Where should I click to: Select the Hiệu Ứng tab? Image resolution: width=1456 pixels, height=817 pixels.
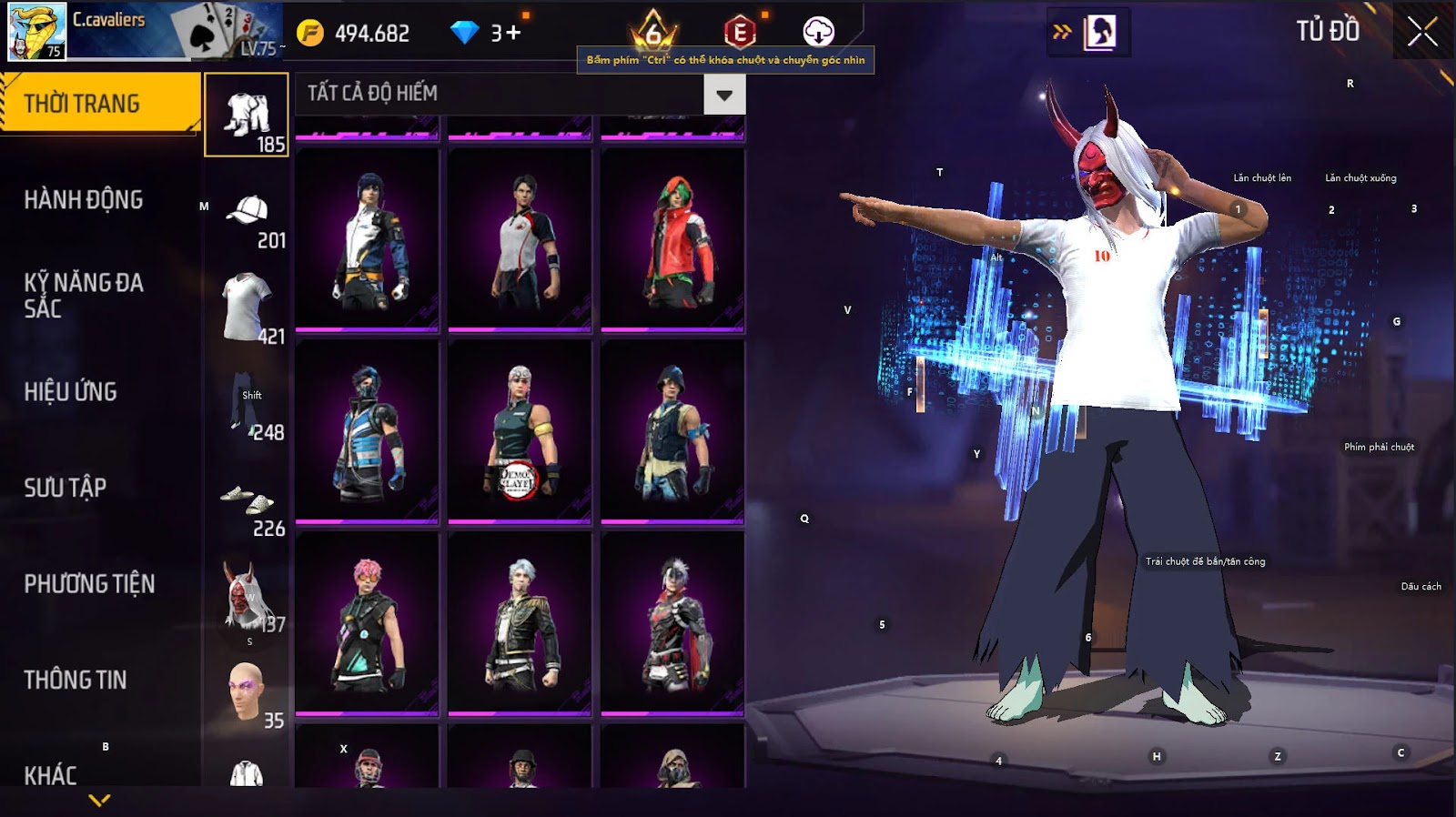tap(71, 392)
